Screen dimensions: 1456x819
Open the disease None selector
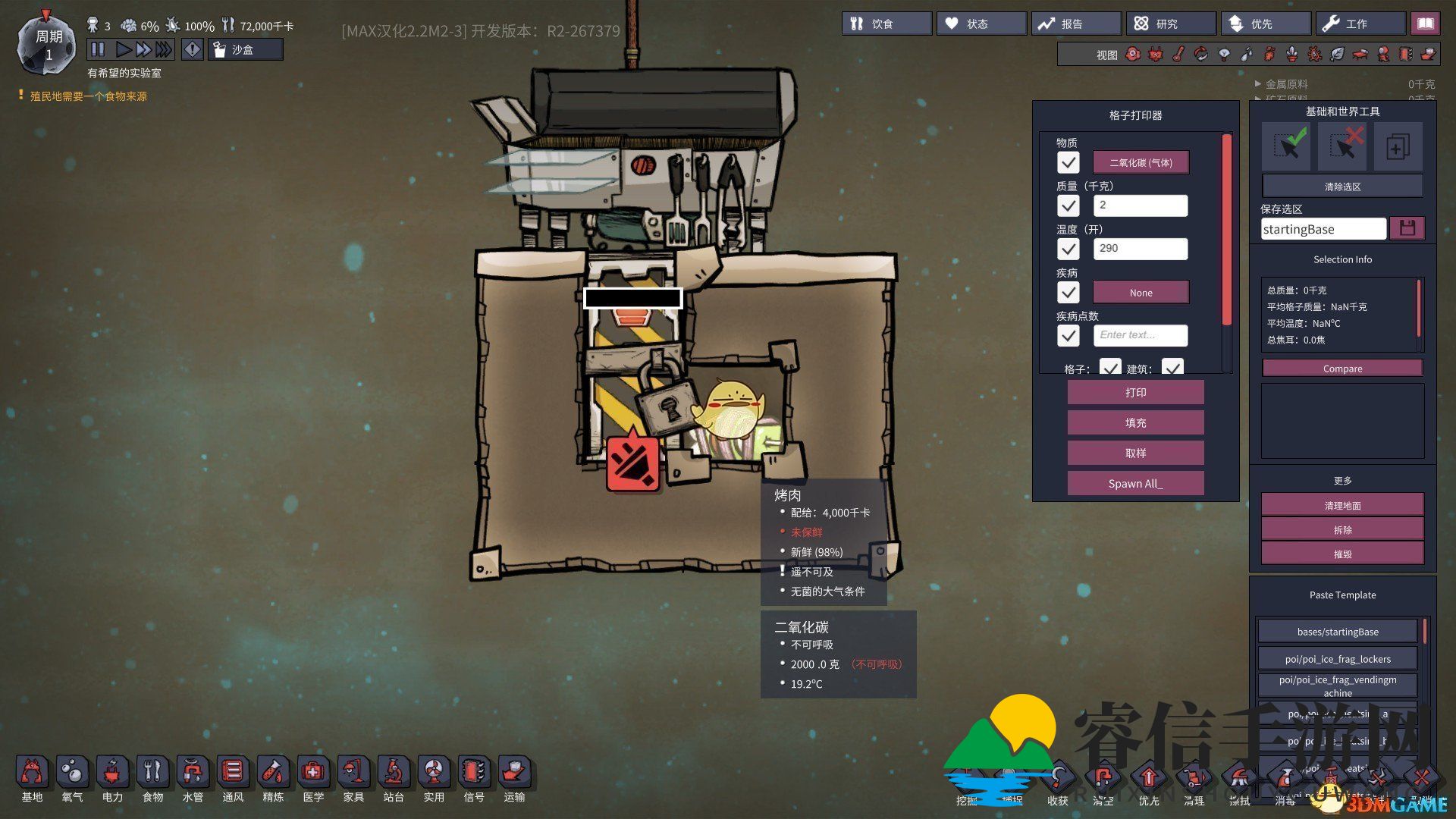click(x=1141, y=293)
